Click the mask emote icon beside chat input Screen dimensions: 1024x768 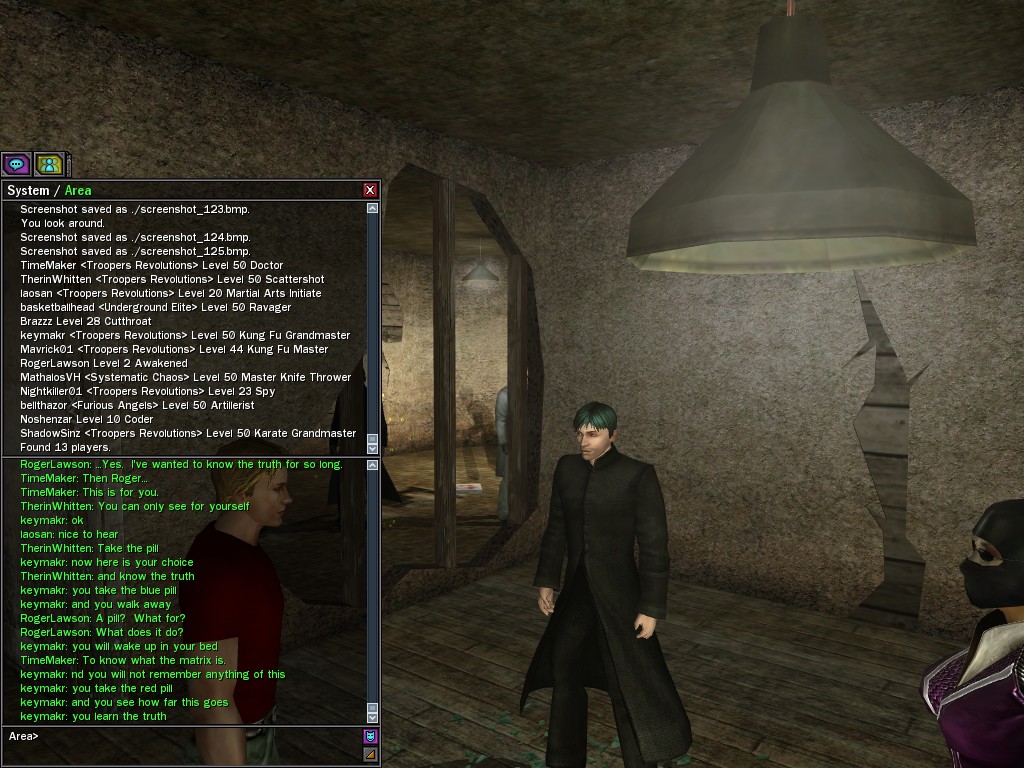(x=370, y=737)
